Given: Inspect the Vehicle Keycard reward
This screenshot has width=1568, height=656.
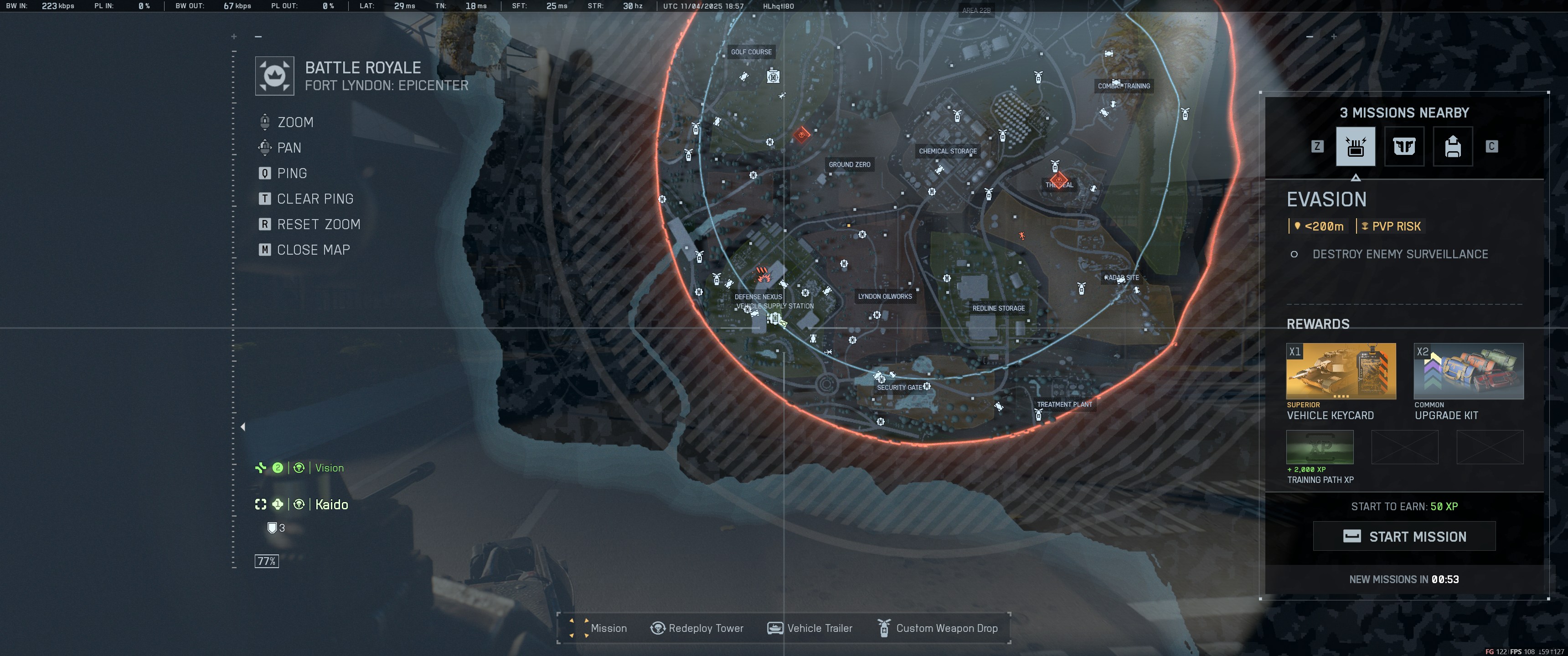Looking at the screenshot, I should 1341,371.
